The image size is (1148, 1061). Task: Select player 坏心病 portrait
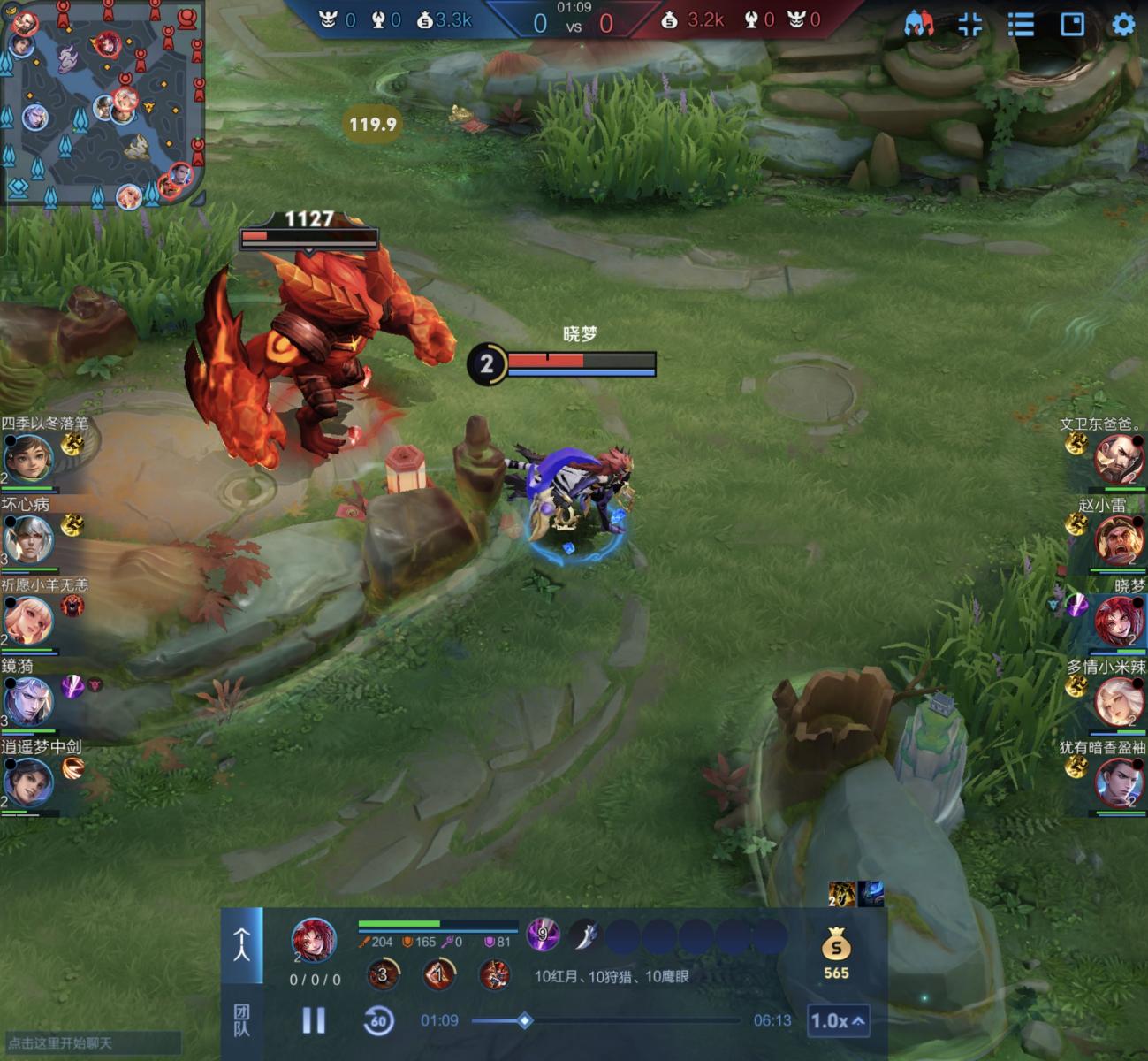tap(28, 538)
